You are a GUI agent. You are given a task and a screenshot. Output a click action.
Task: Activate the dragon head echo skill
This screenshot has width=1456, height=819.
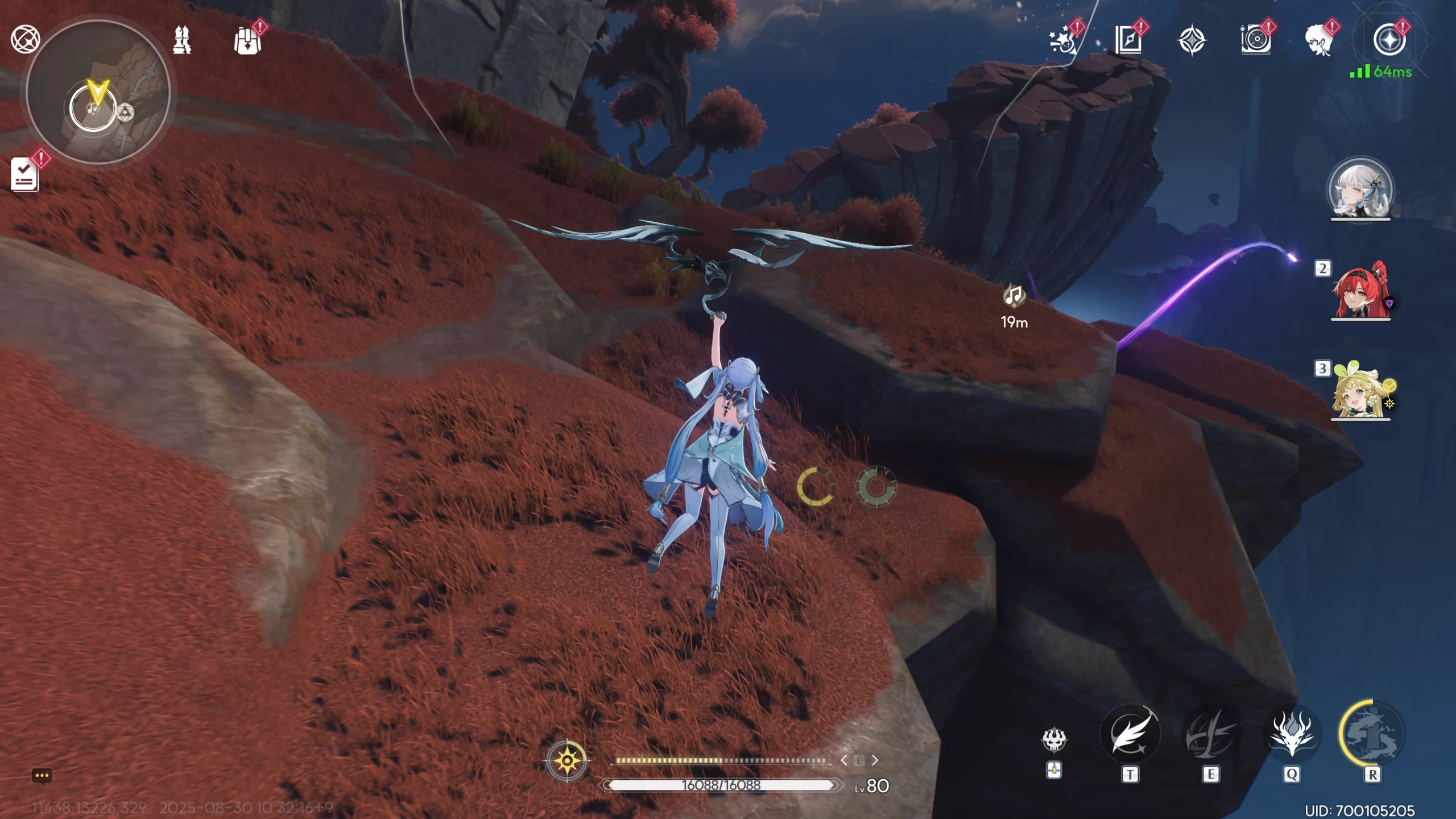[x=1292, y=734]
